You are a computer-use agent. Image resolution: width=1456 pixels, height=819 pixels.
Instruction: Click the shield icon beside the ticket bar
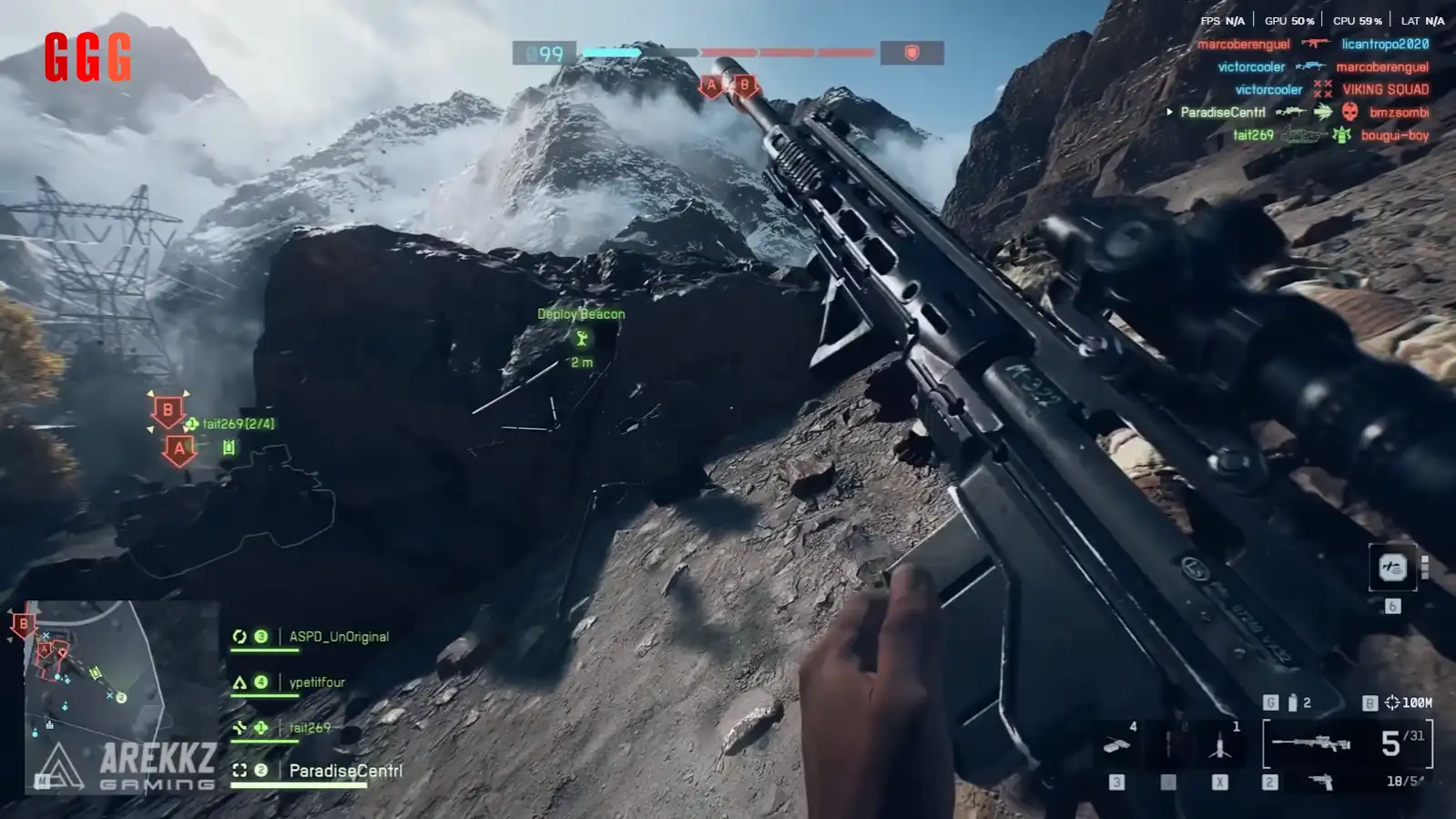pyautogui.click(x=911, y=54)
